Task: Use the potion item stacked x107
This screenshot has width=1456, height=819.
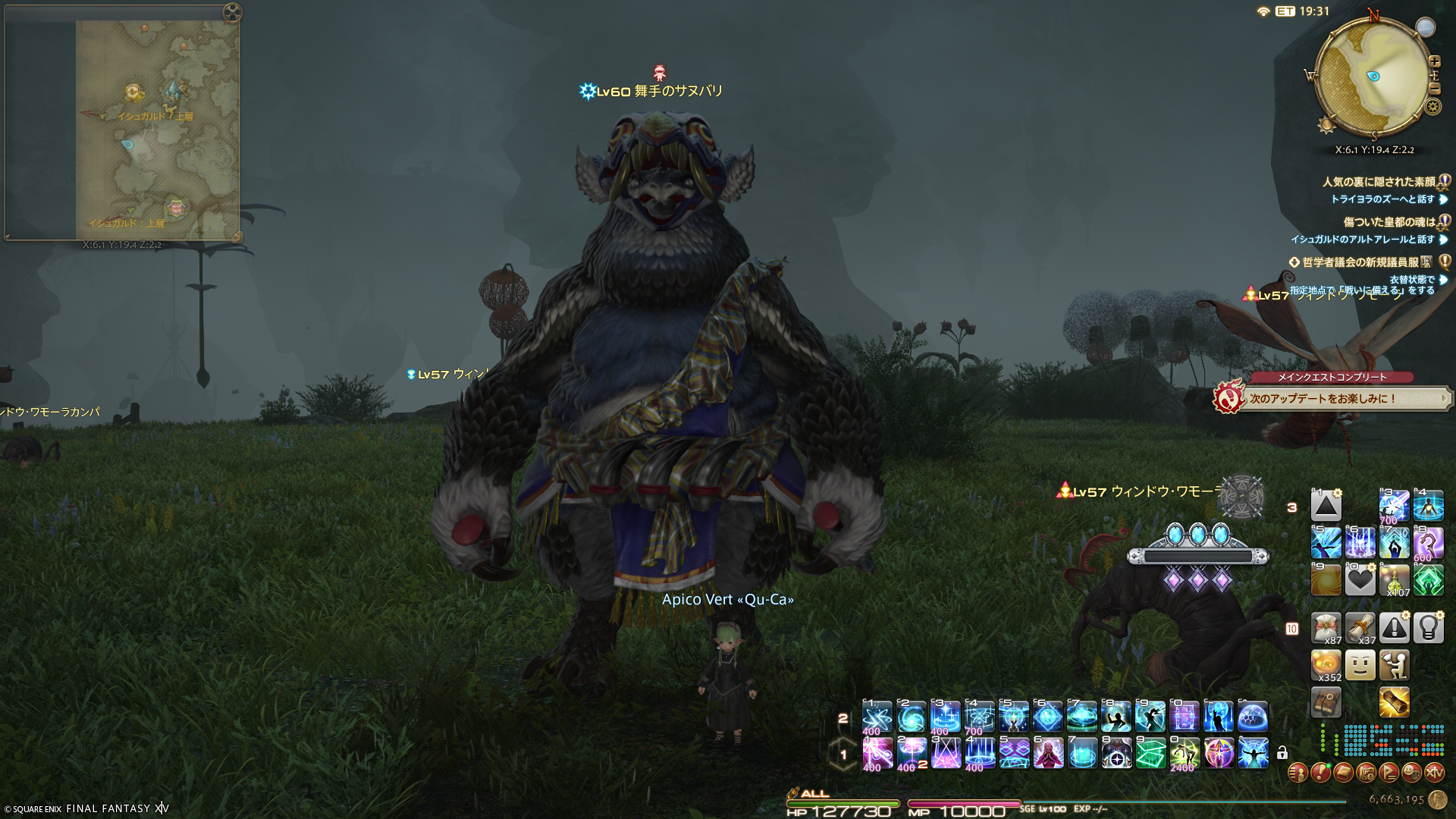Action: tap(1395, 580)
